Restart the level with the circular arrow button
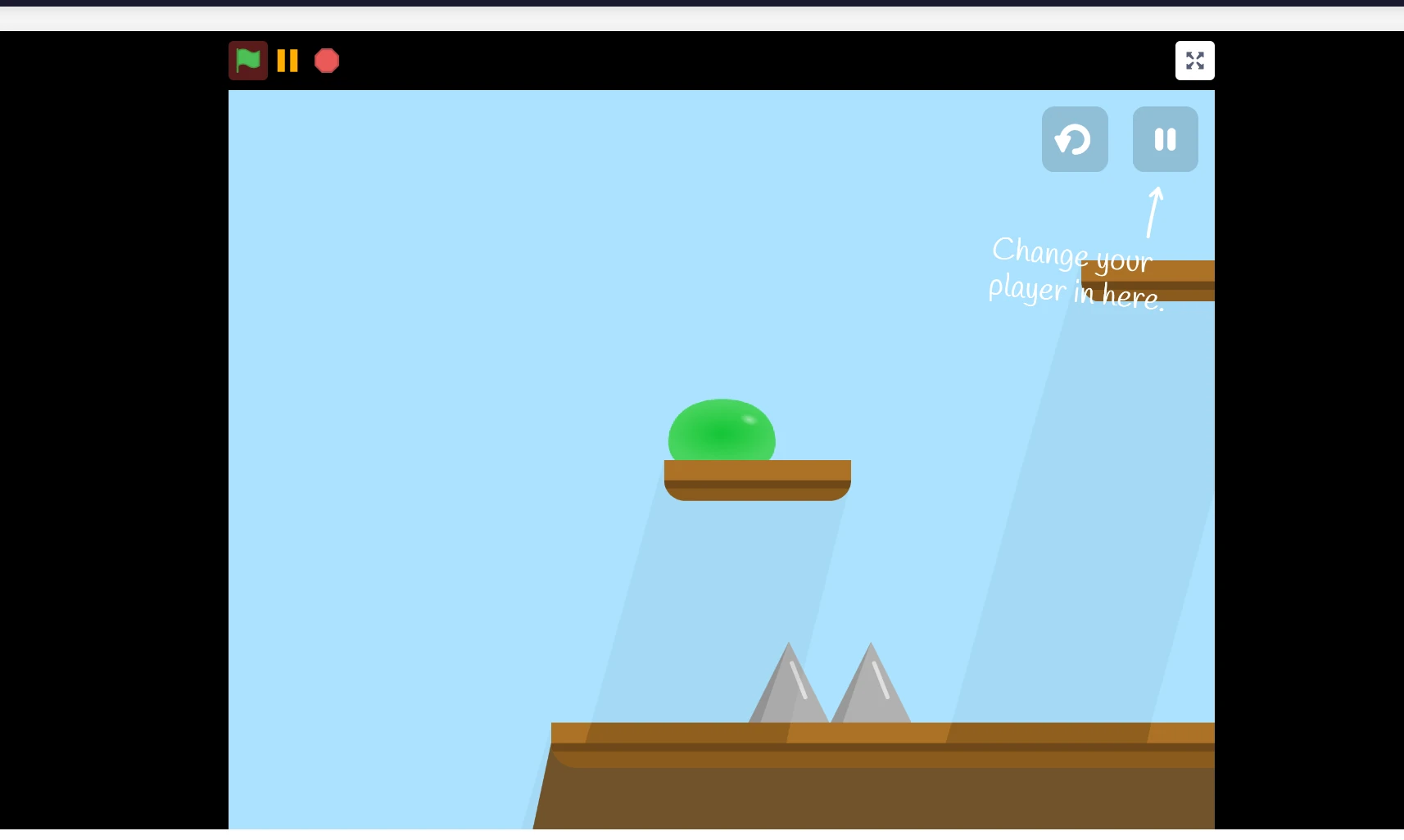The image size is (1404, 840). click(x=1074, y=139)
